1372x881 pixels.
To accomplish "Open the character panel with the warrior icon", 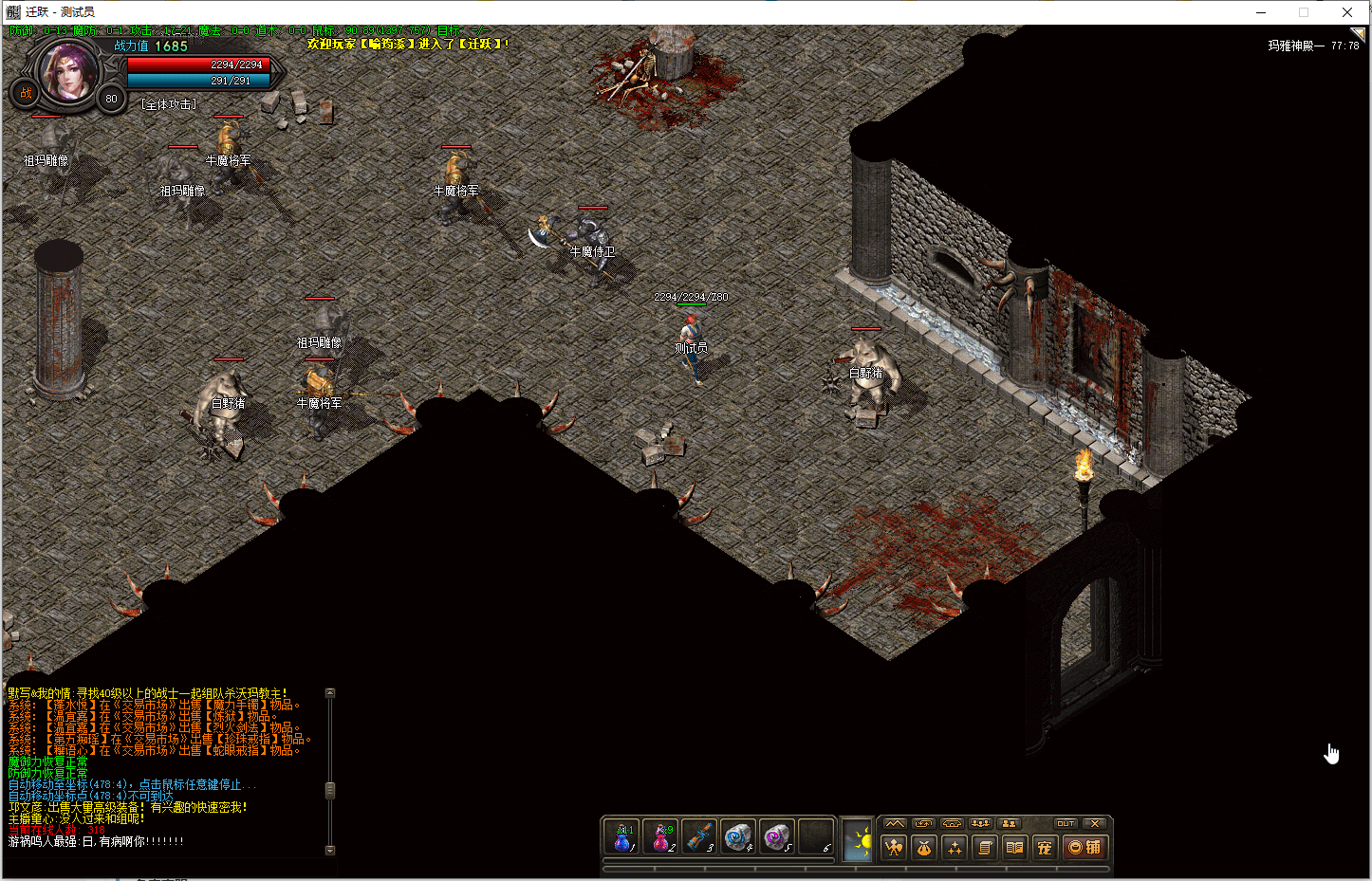I will [894, 848].
